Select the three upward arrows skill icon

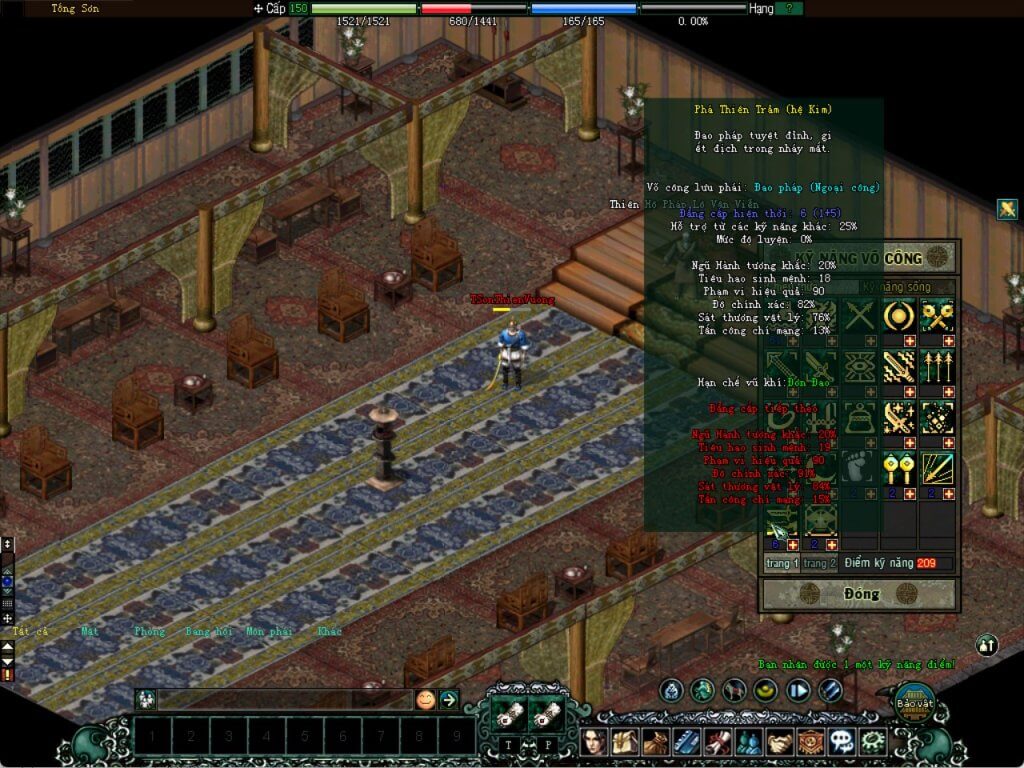point(937,367)
